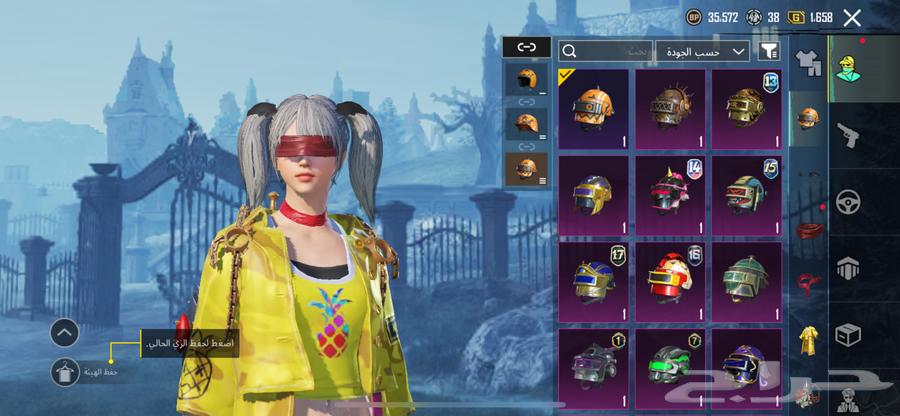Viewport: 900px width, 416px height.
Task: Save the look with the hanger button
Action: 64,372
